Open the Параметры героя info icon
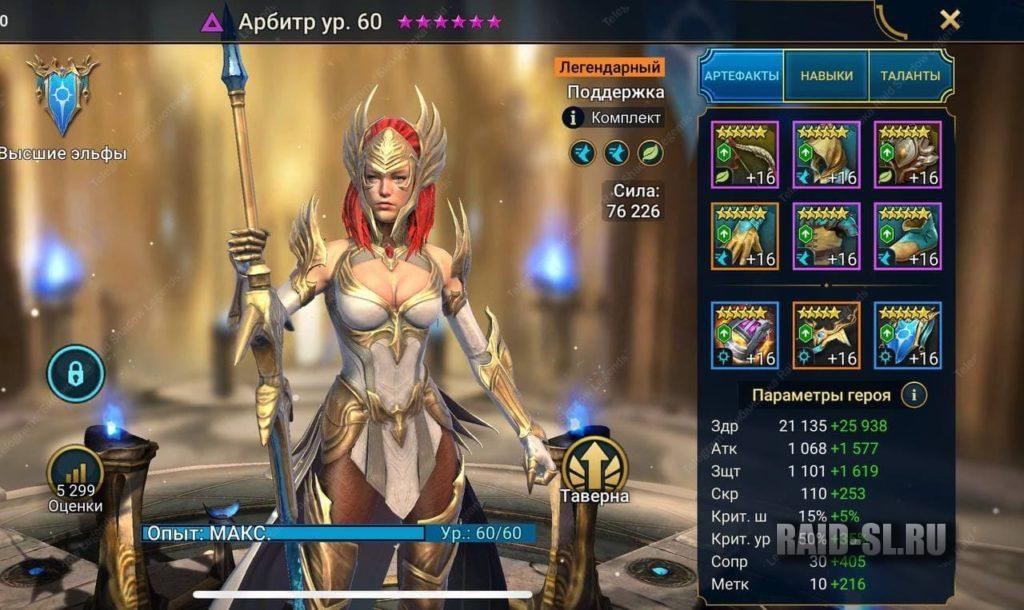Screen dimensions: 1024x610 coord(912,395)
